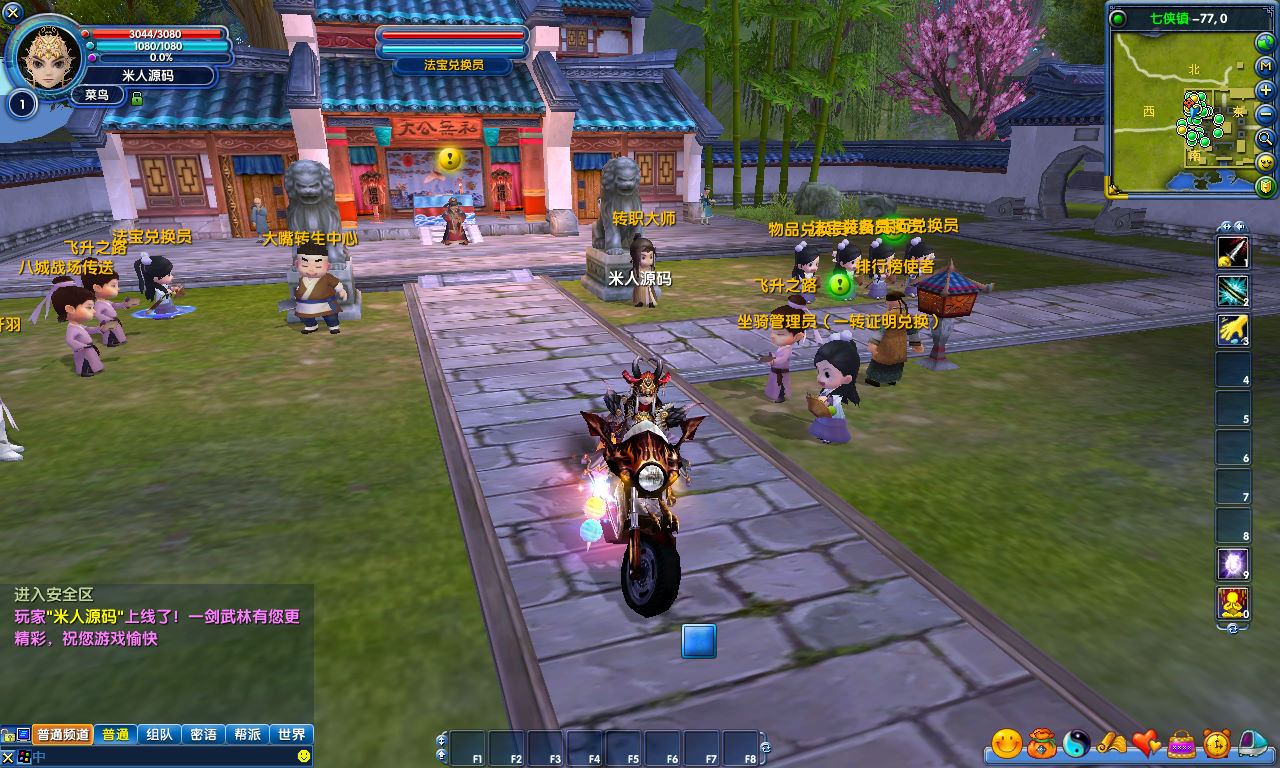Activate the cyan slash skill in slot 2
The height and width of the screenshot is (768, 1280).
(1232, 291)
